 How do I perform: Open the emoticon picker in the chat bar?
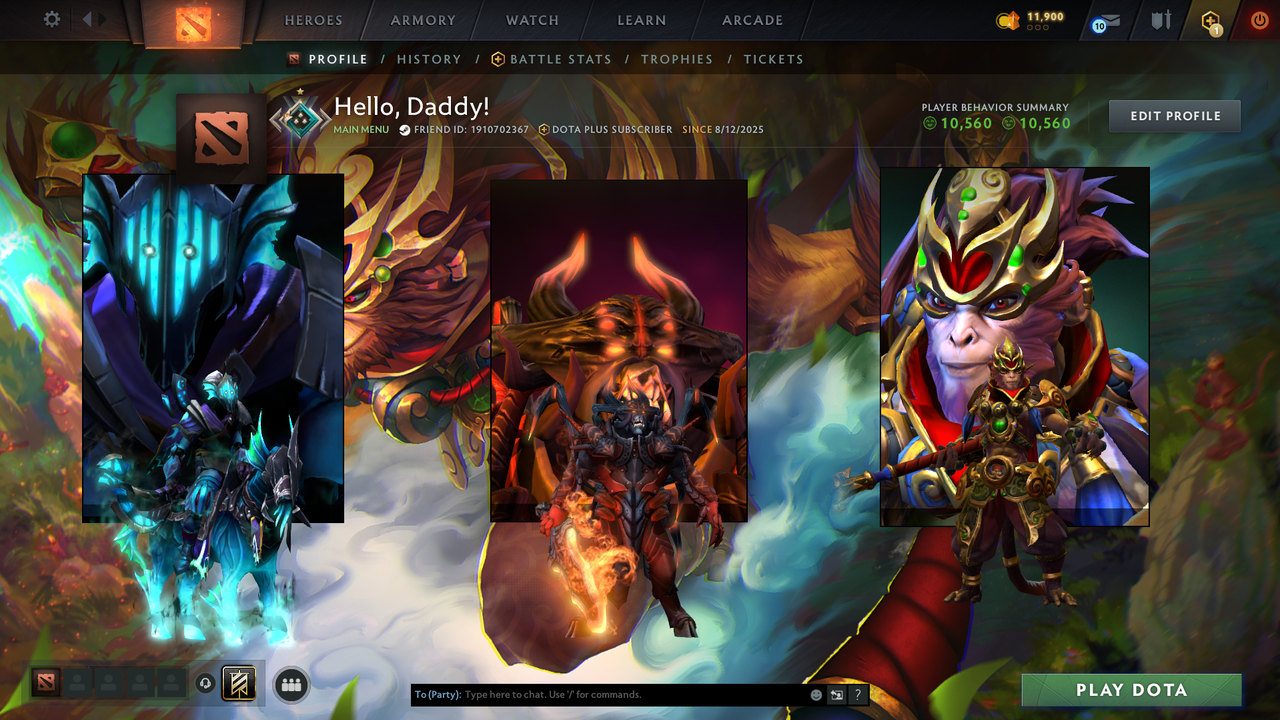[x=814, y=694]
